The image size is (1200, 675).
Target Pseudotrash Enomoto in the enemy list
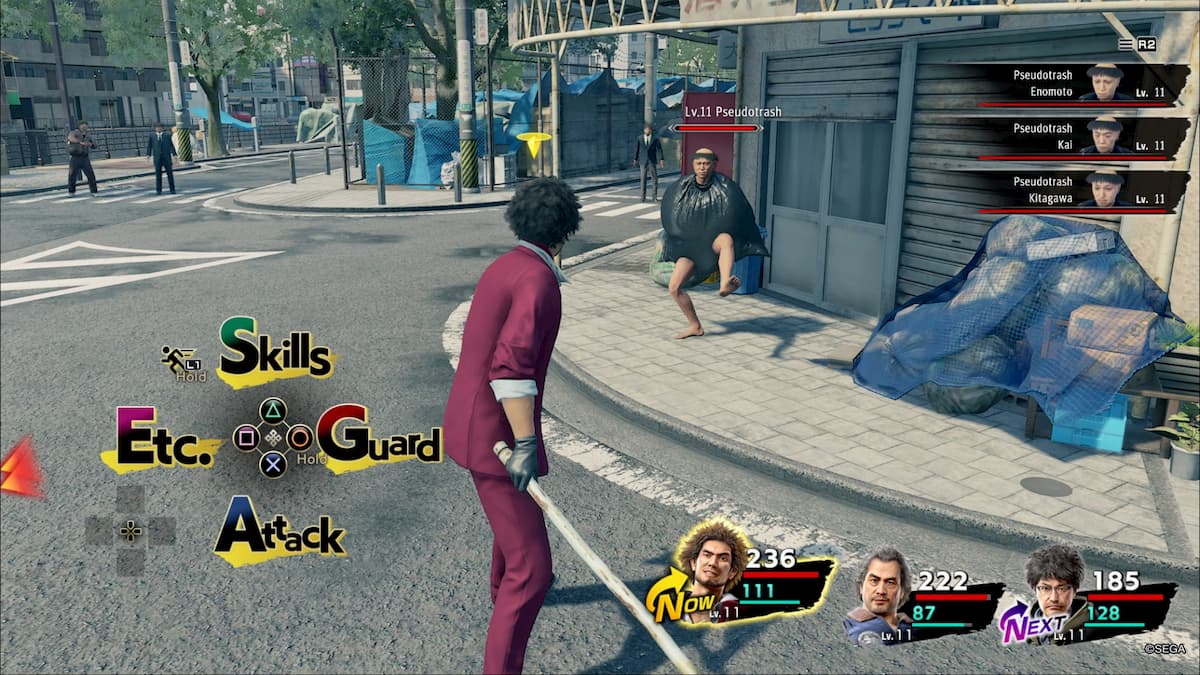[x=1075, y=84]
